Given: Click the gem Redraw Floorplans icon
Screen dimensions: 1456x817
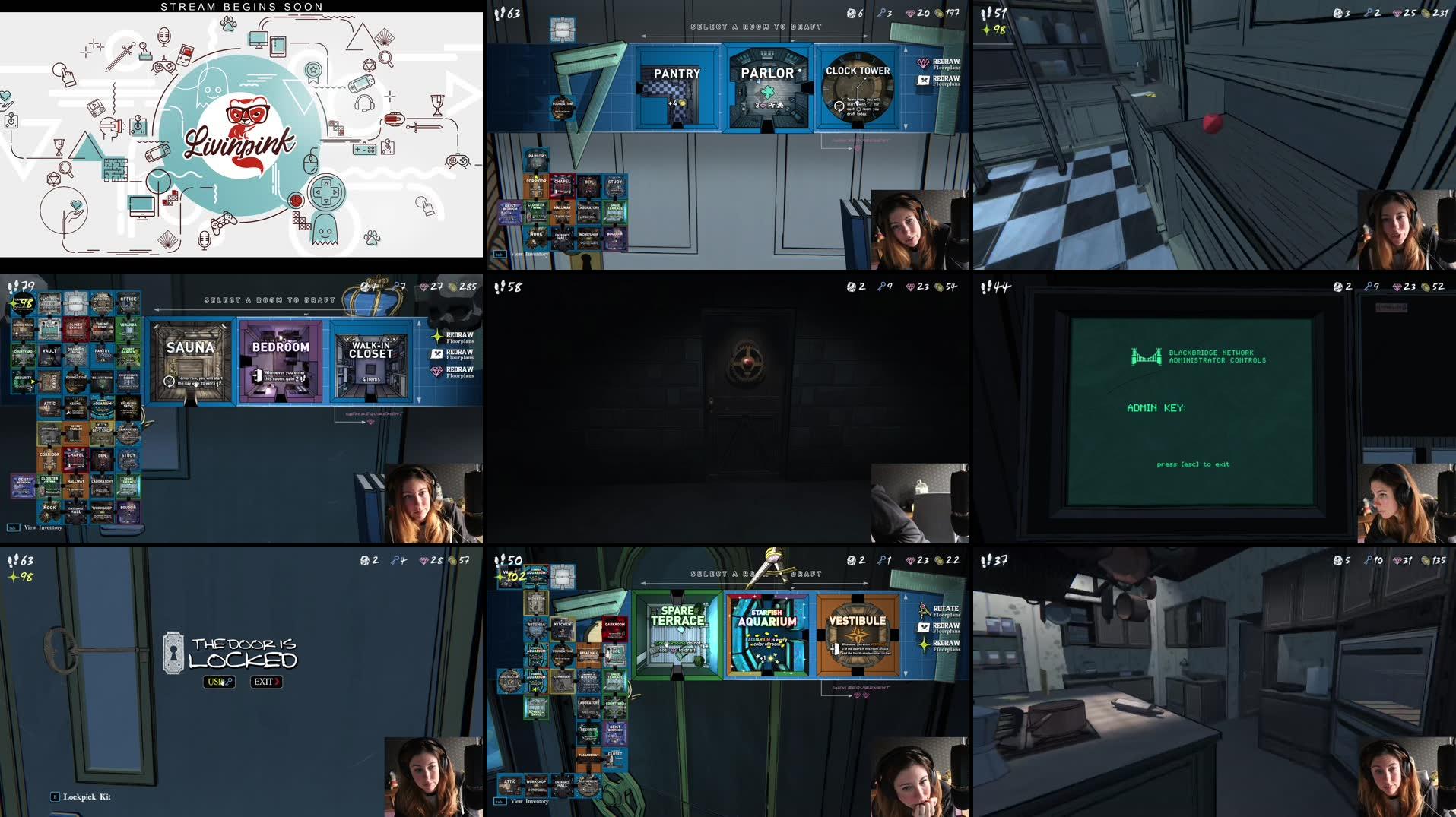Looking at the screenshot, I should click(x=923, y=62).
